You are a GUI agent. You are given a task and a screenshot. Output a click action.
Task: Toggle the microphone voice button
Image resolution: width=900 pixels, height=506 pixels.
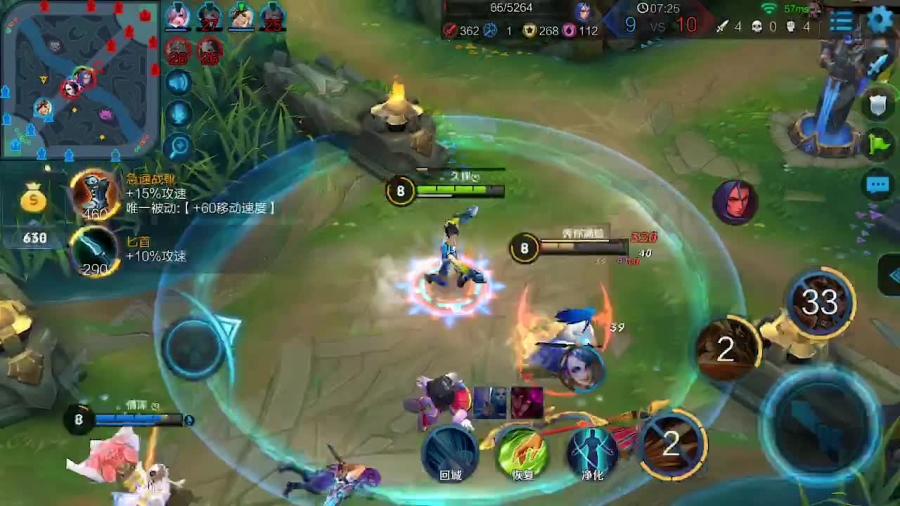click(x=179, y=114)
